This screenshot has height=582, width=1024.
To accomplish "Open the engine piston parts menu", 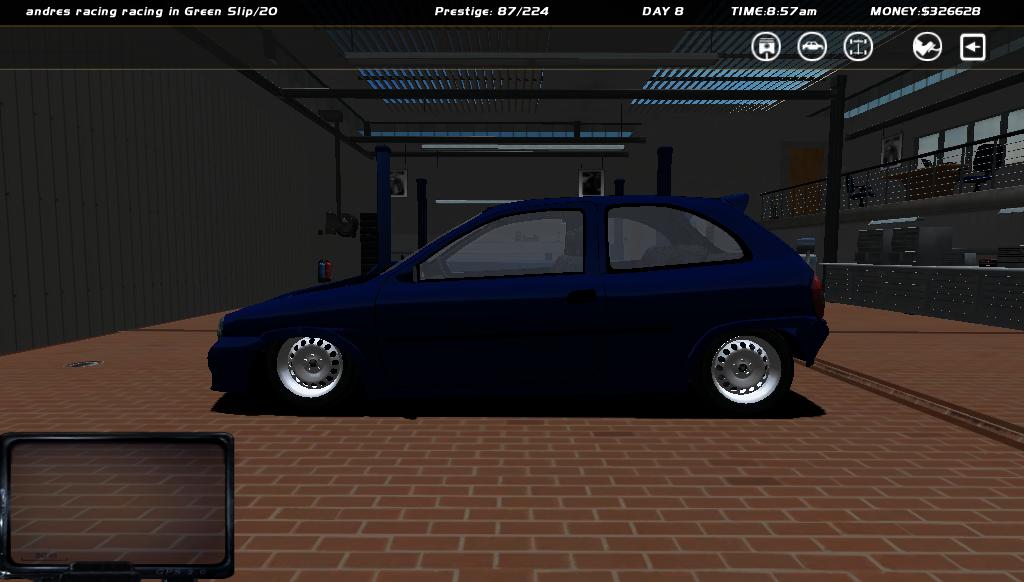I will (x=766, y=47).
